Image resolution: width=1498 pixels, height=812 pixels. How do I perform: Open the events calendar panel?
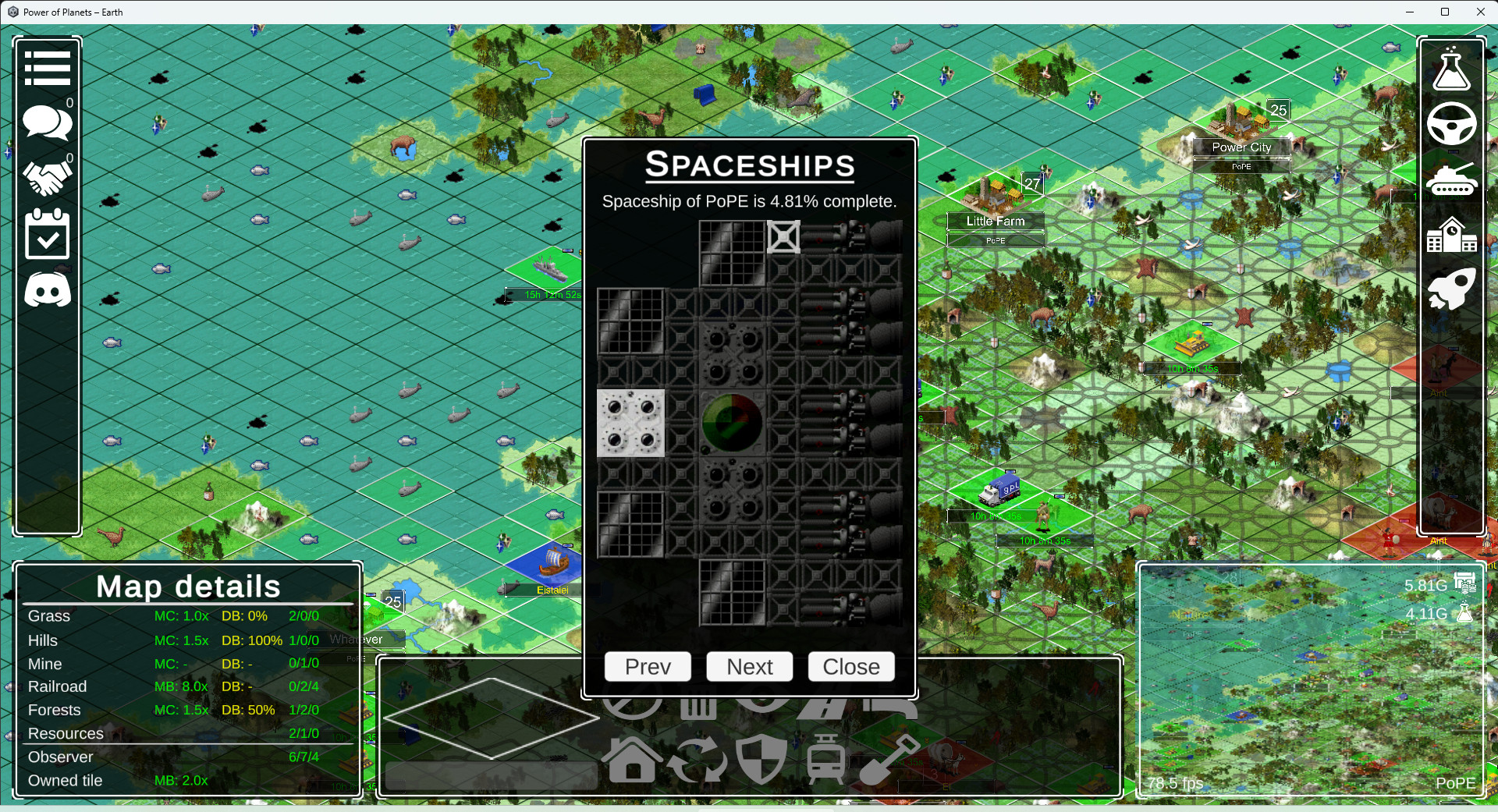pyautogui.click(x=47, y=234)
